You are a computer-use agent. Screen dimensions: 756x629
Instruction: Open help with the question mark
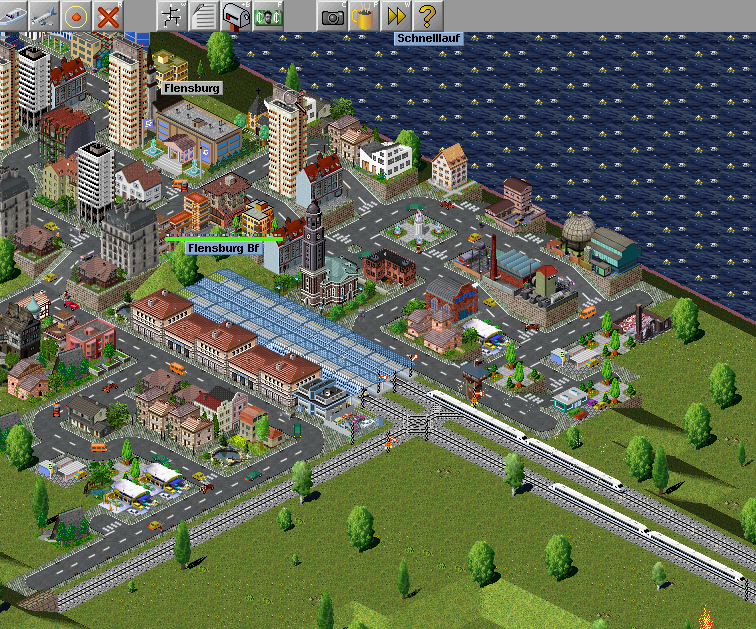(428, 15)
